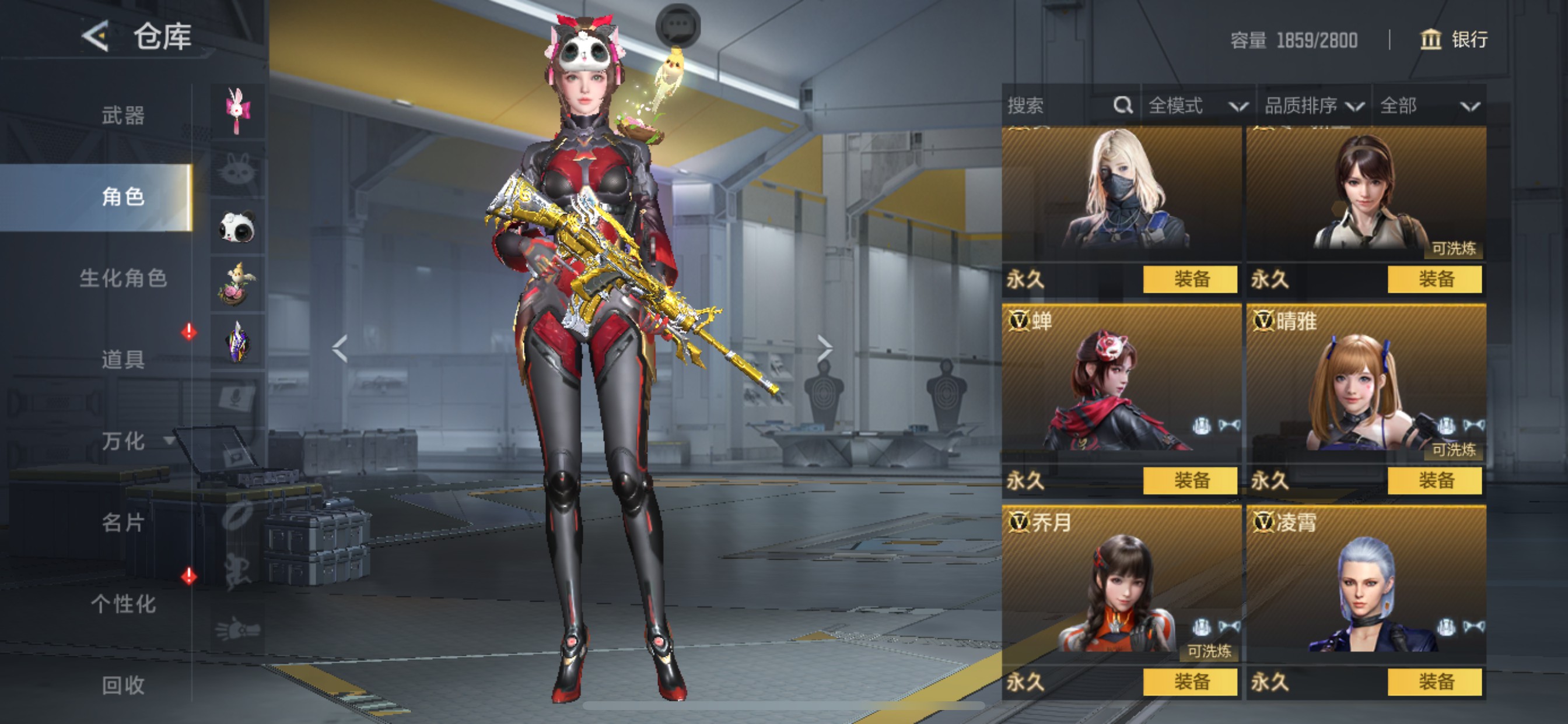Open the chat bubble icon

[x=677, y=26]
